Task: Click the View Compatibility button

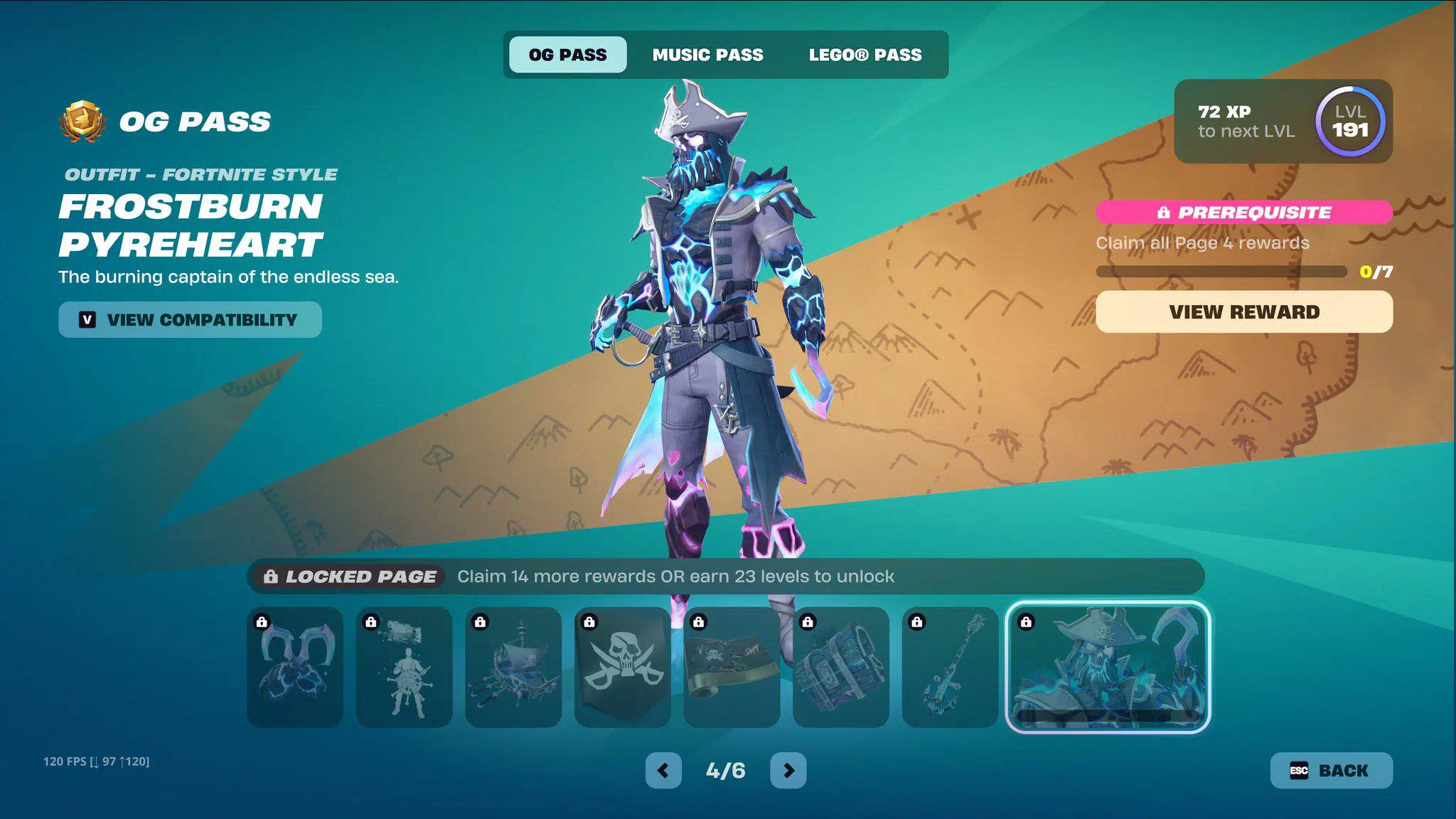Action: 190,320
